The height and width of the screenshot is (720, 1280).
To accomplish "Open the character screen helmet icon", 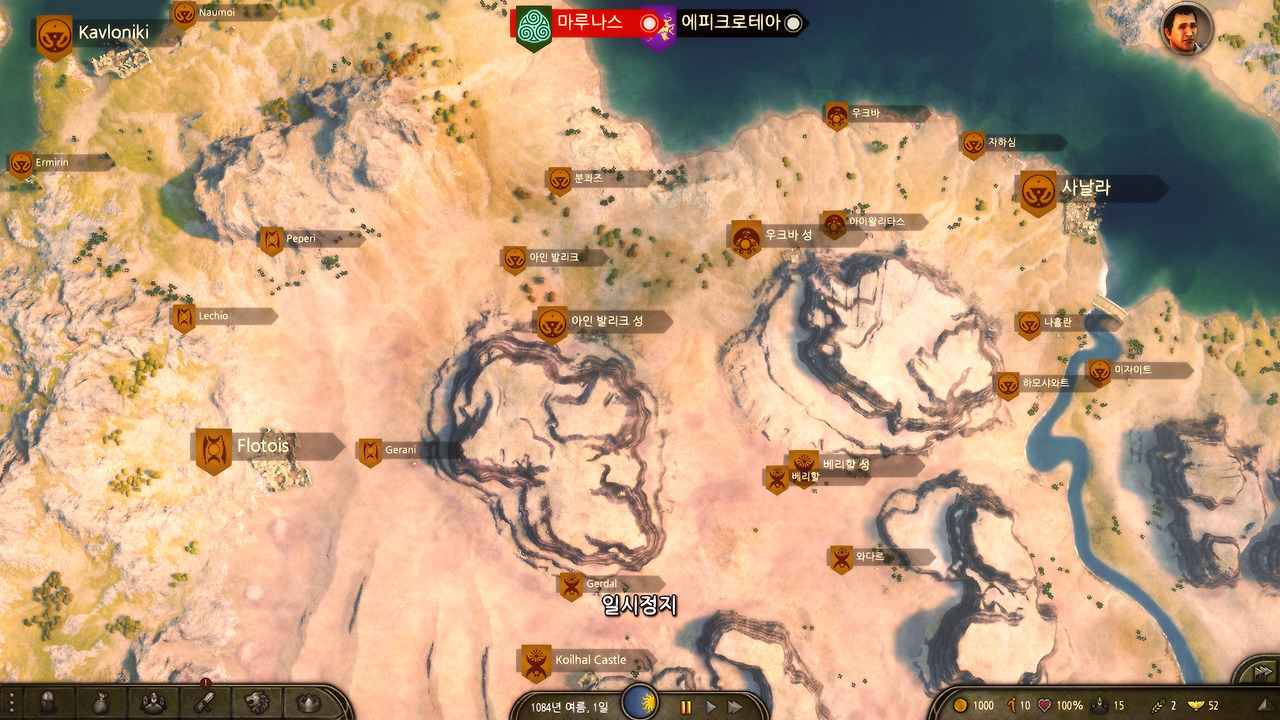I will coord(49,704).
